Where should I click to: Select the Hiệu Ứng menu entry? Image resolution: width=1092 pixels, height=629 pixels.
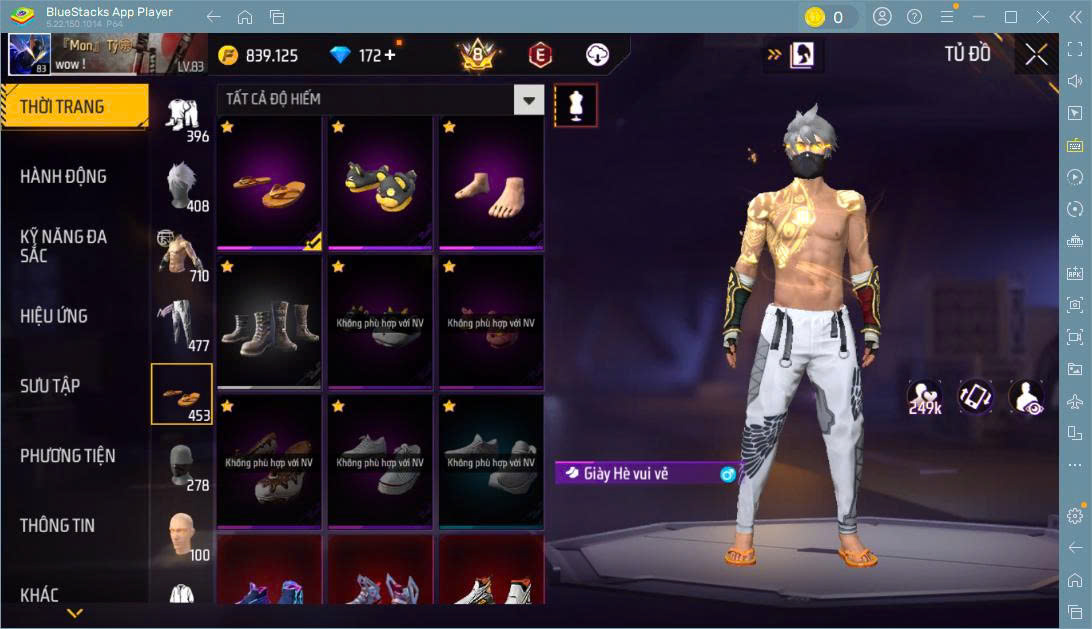tap(54, 316)
